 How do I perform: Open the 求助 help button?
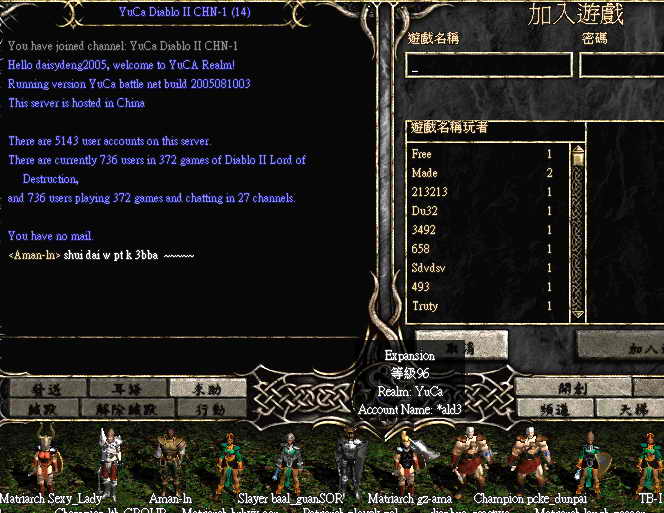(208, 388)
